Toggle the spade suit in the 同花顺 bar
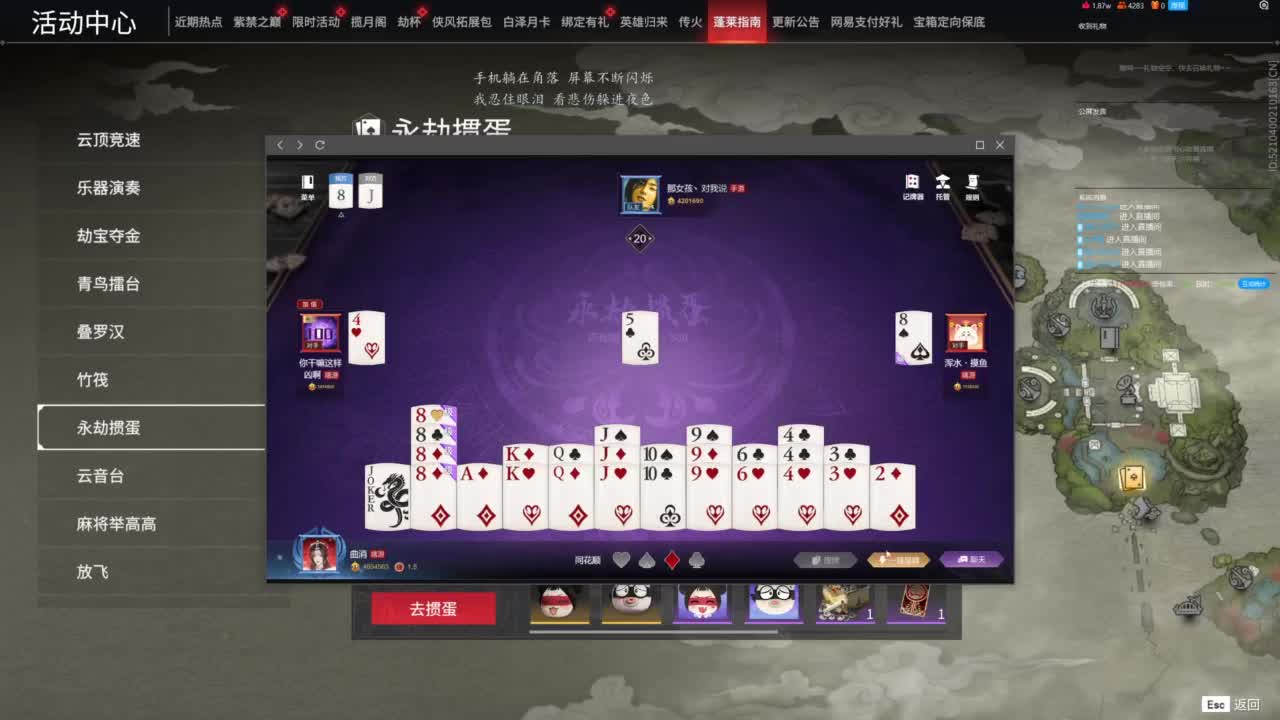 (648, 559)
